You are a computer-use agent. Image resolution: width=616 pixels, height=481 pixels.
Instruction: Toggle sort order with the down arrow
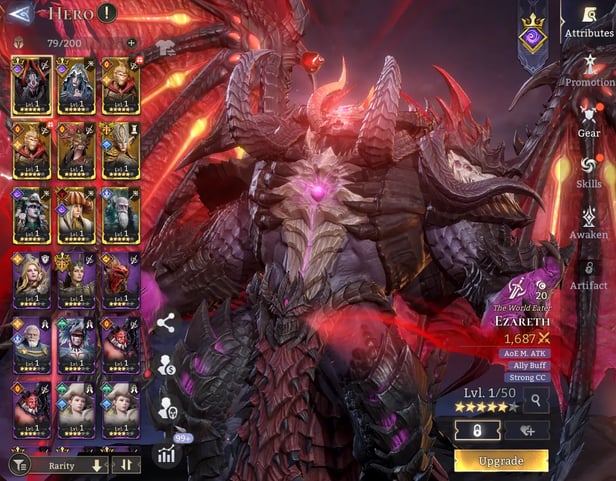tap(98, 465)
